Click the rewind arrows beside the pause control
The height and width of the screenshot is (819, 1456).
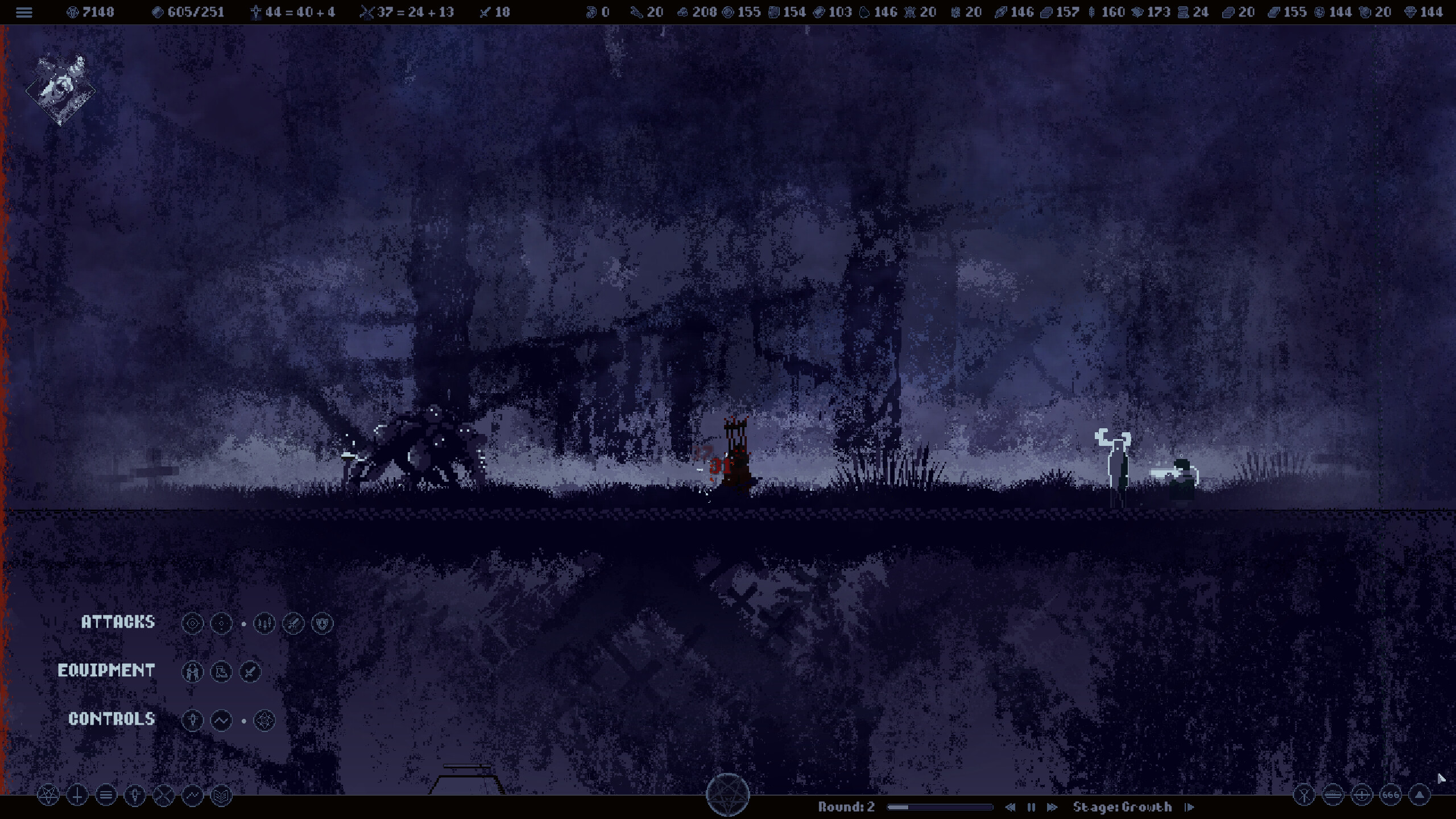tap(1011, 806)
